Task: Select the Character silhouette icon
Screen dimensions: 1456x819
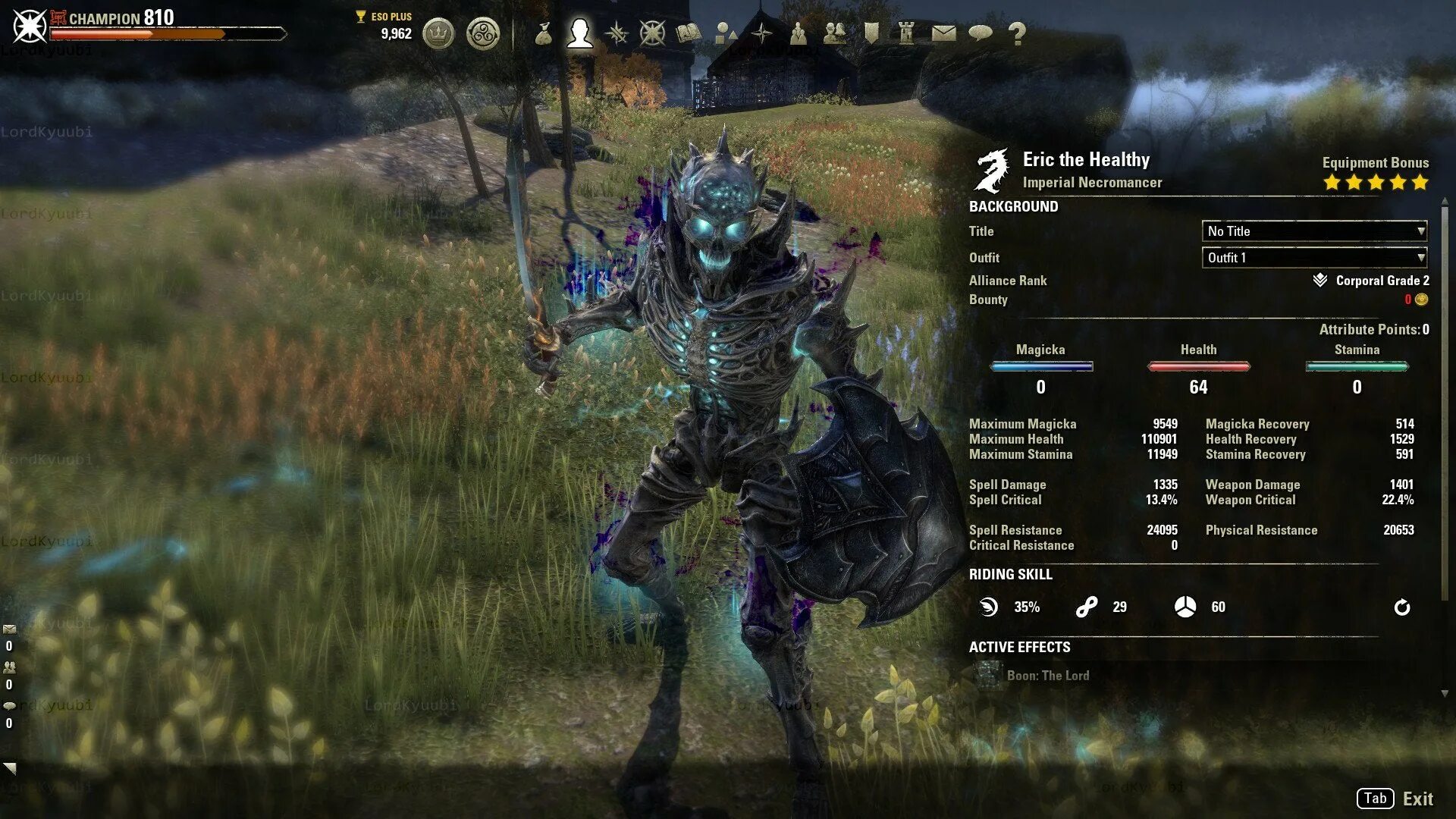Action: pyautogui.click(x=580, y=33)
